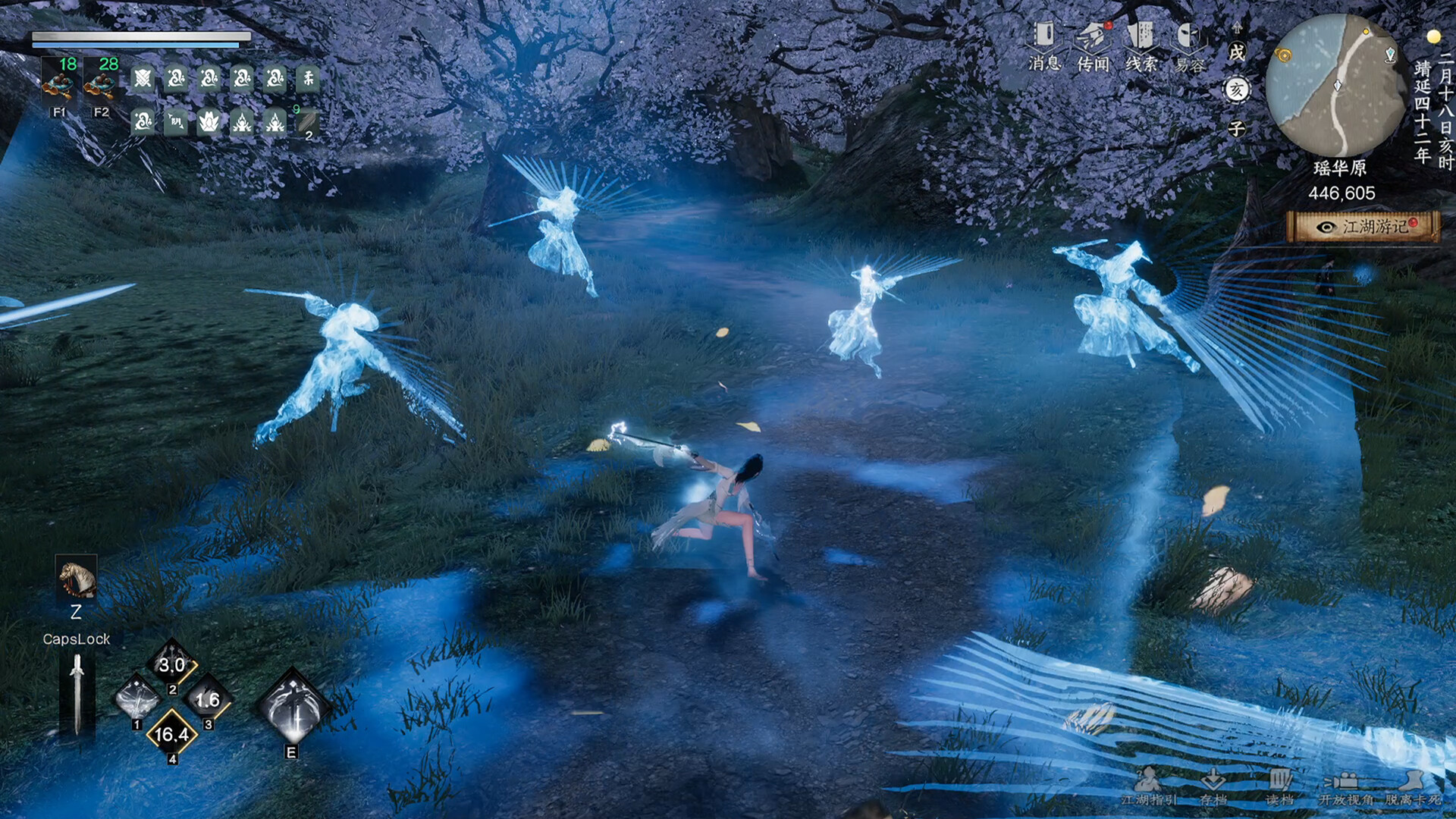Image resolution: width=1456 pixels, height=819 pixels.
Task: Click the 存档 save game button
Action: (1213, 786)
